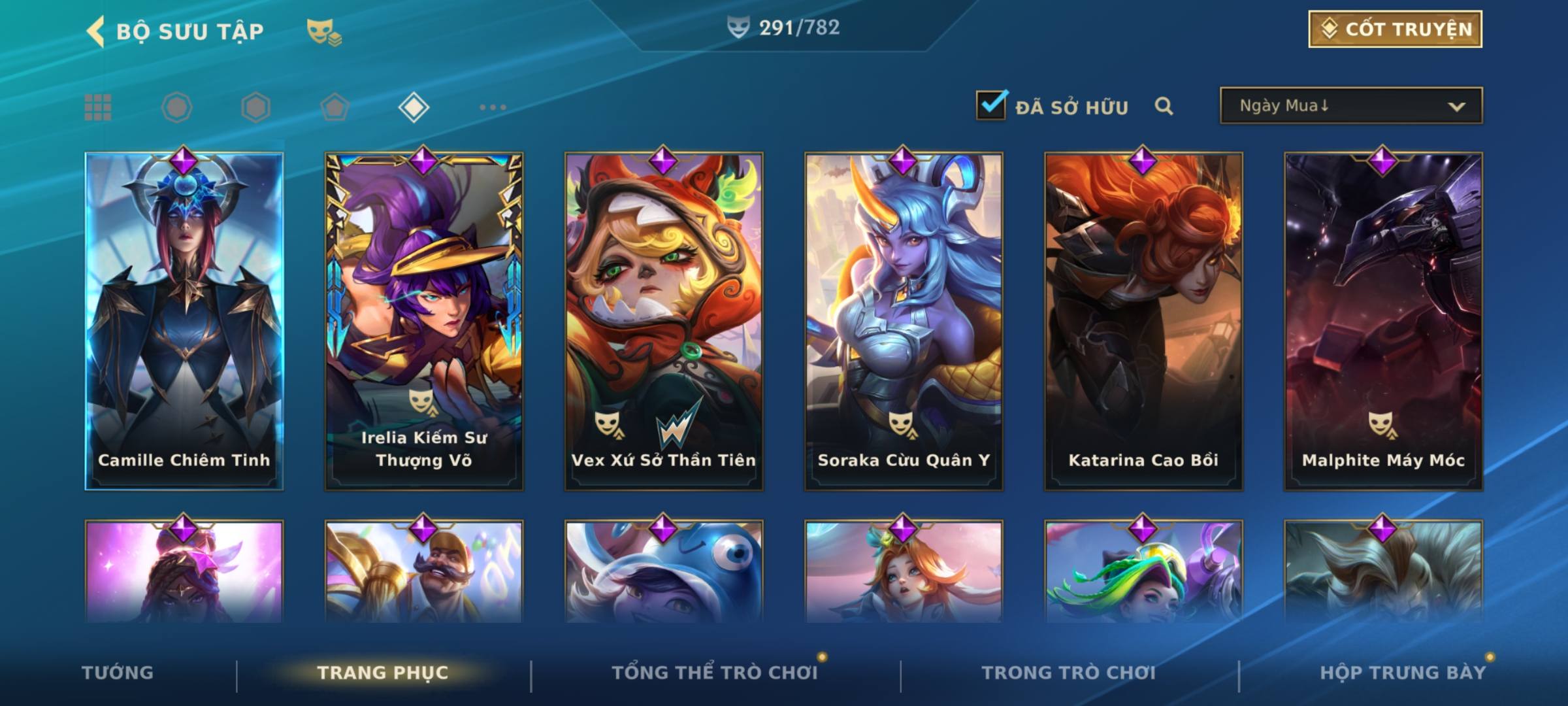This screenshot has height=706, width=1568.
Task: Open the mask and coins icon
Action: (x=323, y=31)
